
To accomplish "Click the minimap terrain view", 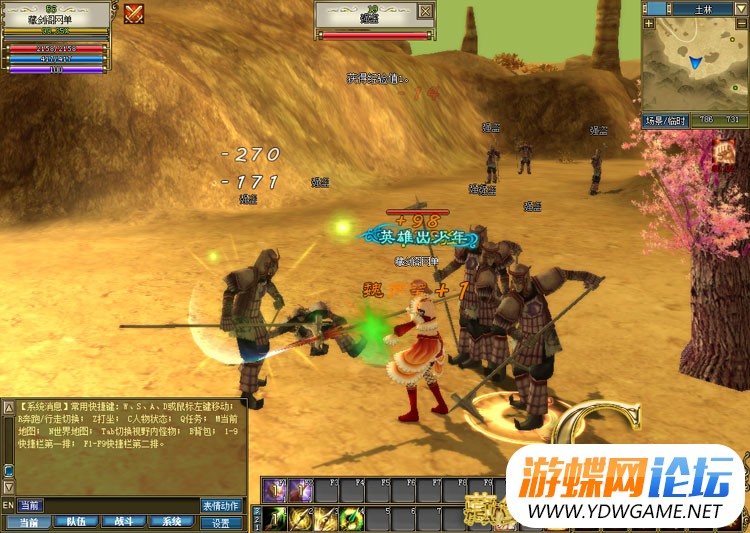I will click(x=694, y=64).
